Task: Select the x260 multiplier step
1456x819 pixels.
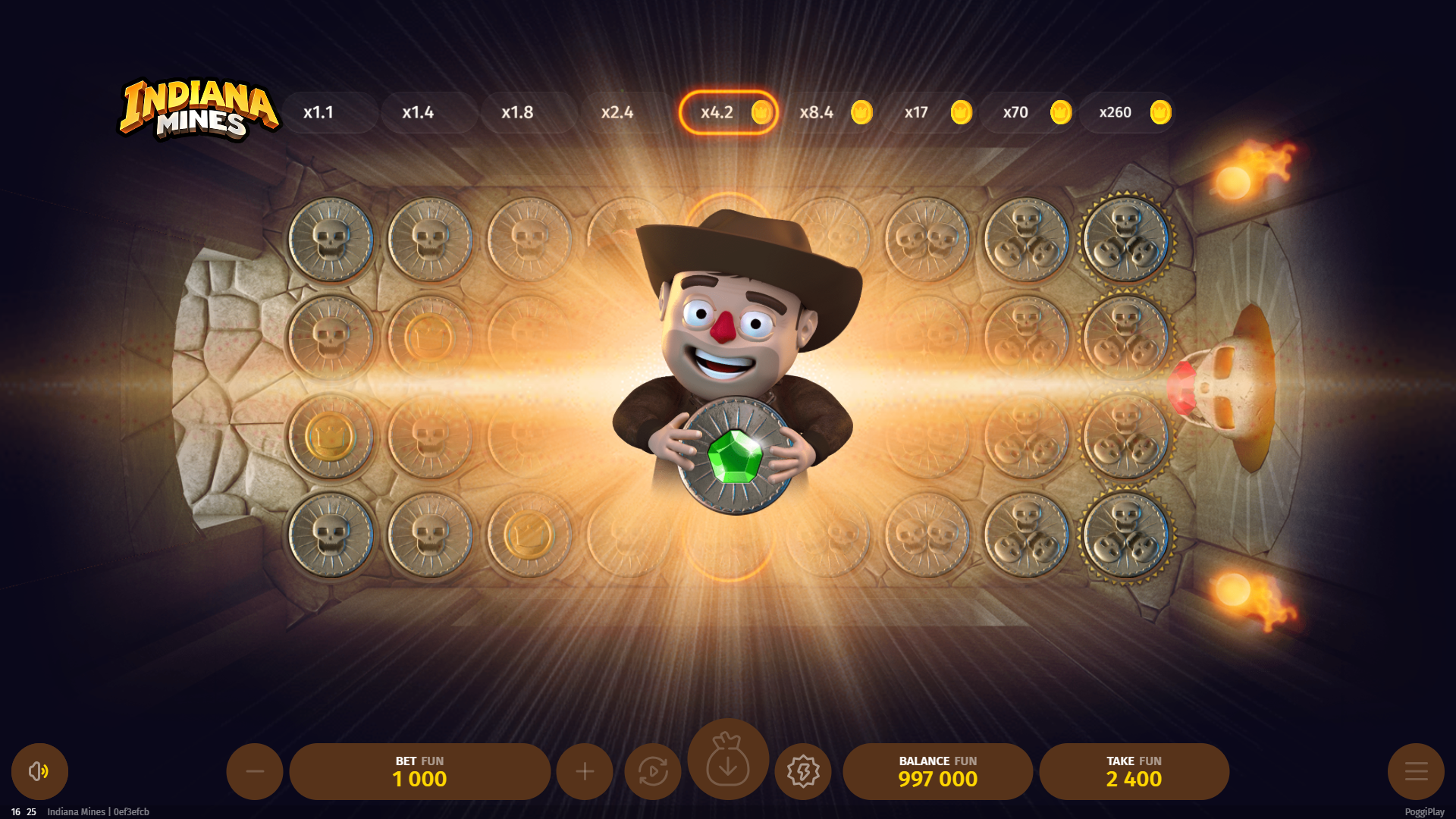Action: coord(1127,112)
